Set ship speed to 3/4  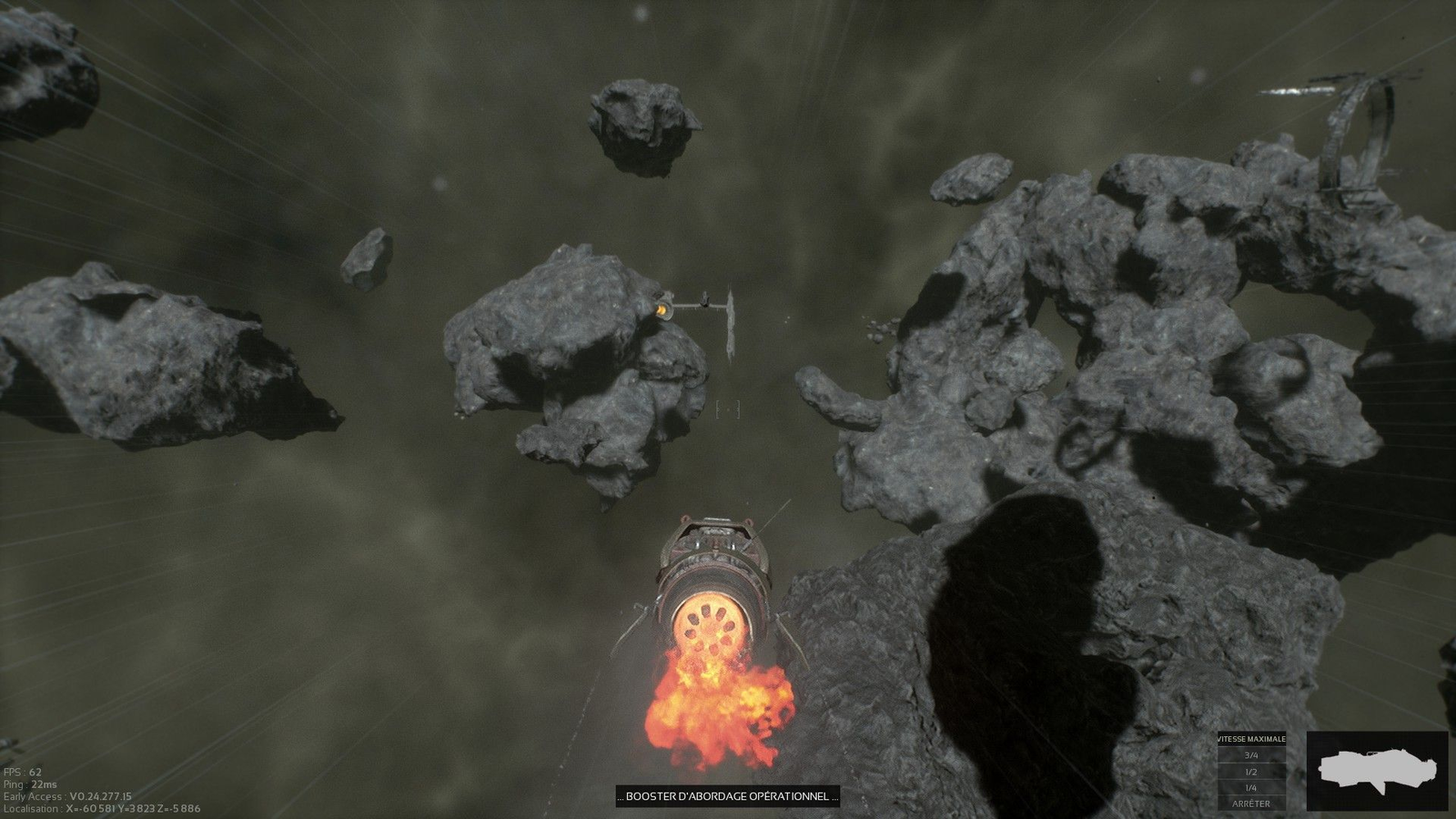[1251, 755]
